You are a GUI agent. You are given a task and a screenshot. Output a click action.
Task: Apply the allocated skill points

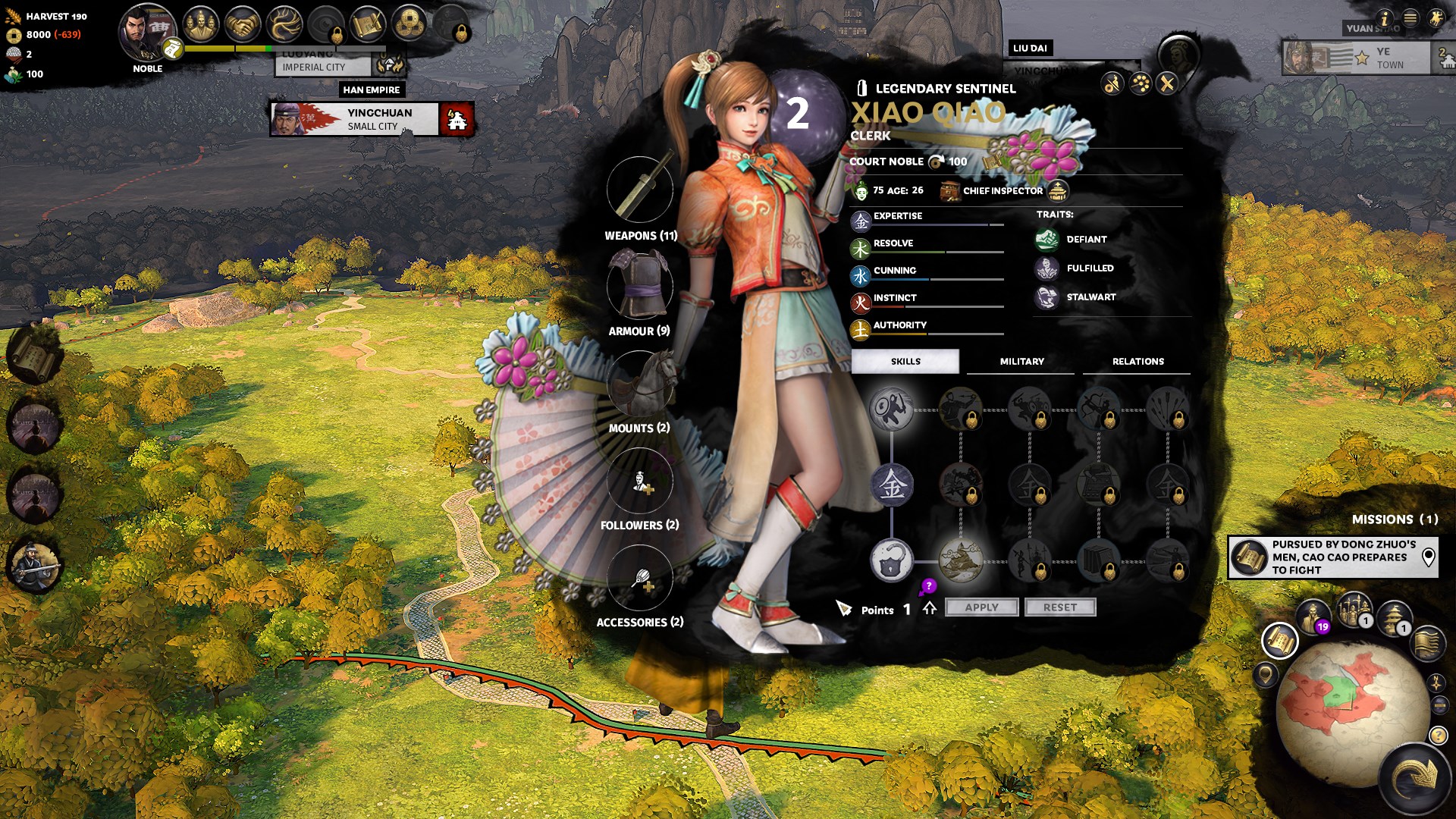[x=981, y=607]
